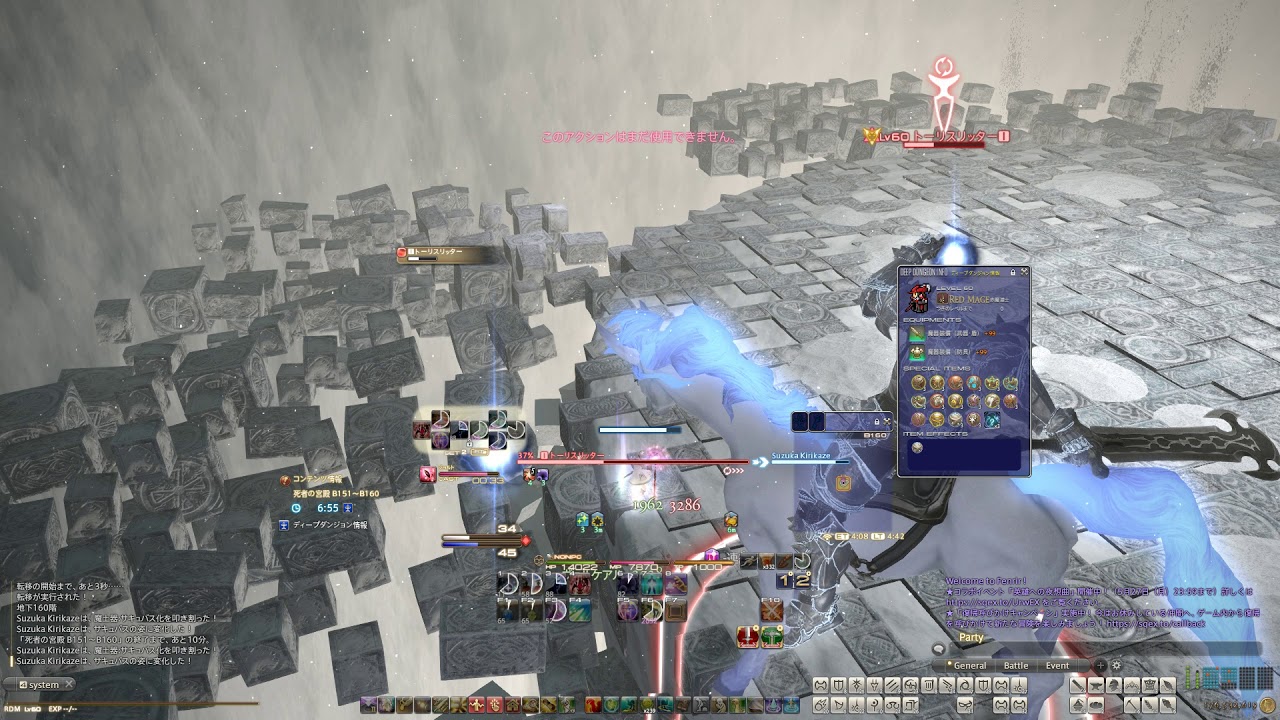The image size is (1280, 720).
Task: Open the chat bubble icon above chat tabs
Action: pos(936,648)
